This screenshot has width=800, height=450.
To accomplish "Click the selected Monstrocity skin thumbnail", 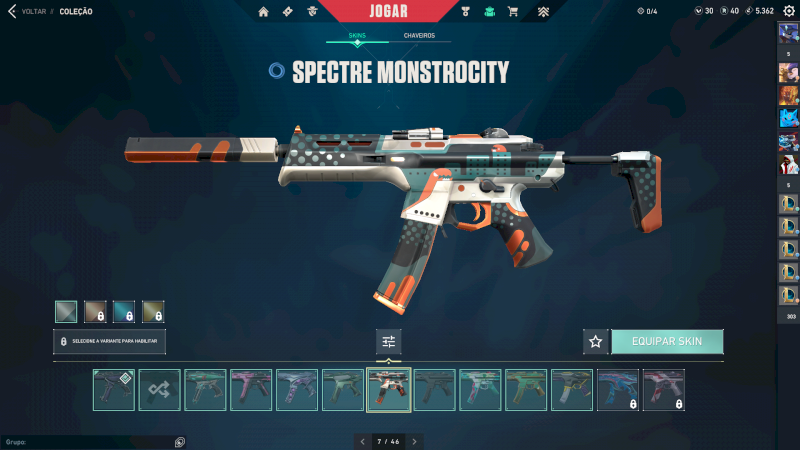I will [389, 390].
